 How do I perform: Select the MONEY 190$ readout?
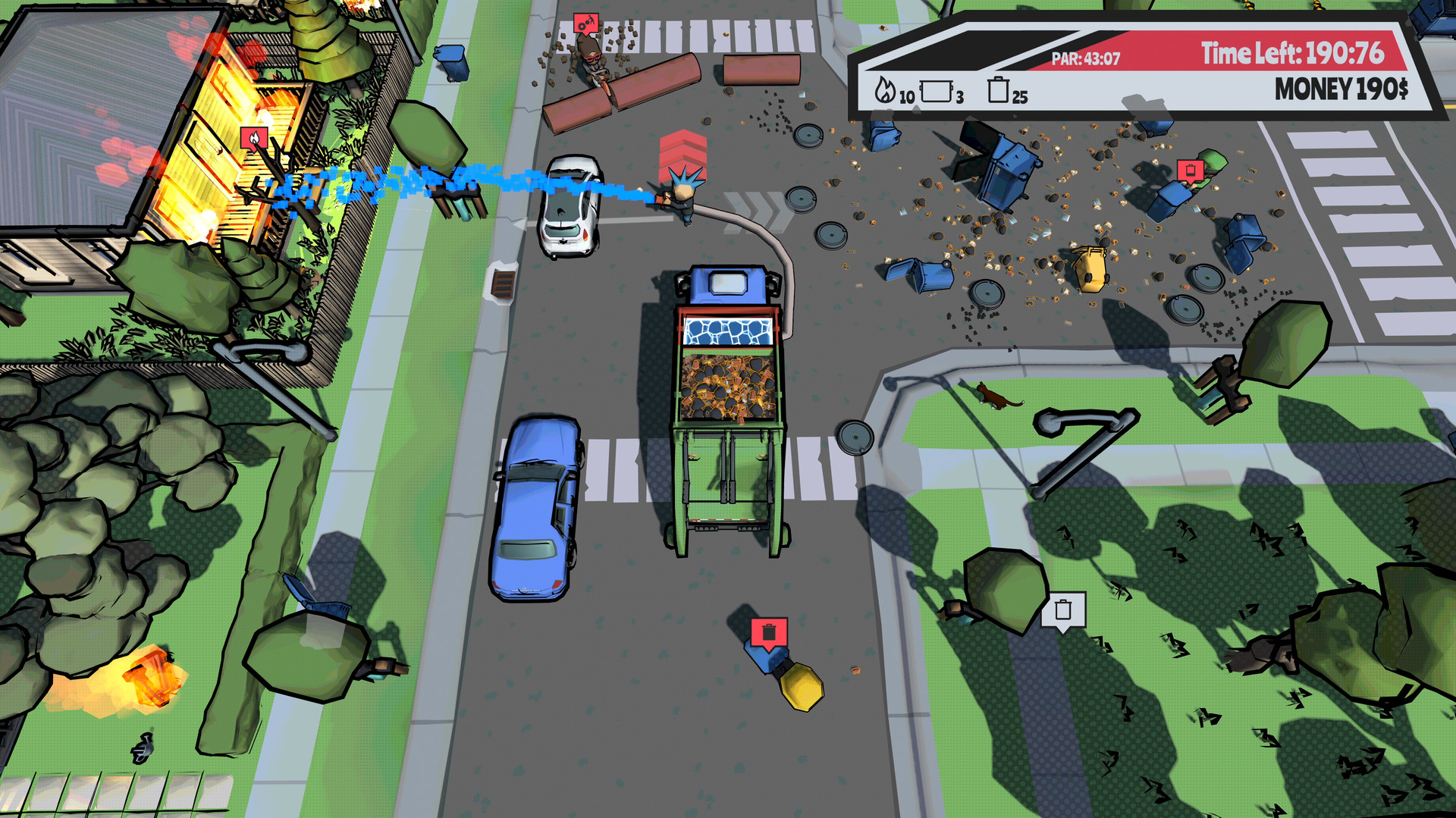(1341, 89)
